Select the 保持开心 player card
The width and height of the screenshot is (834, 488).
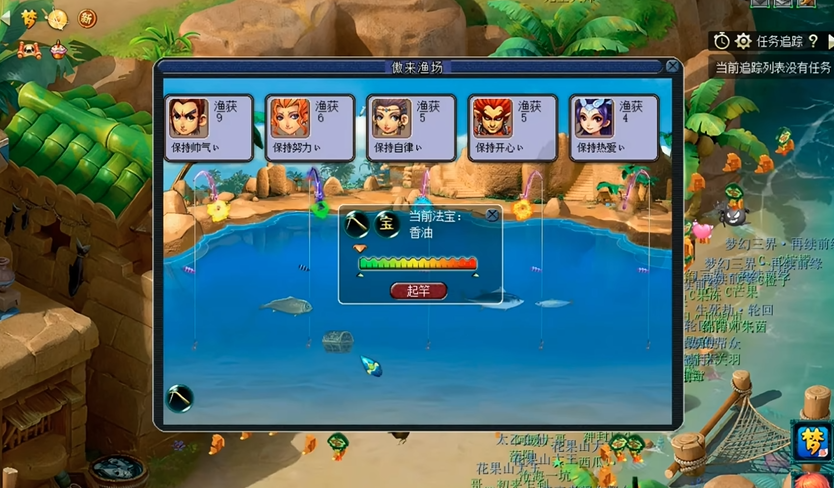pyautogui.click(x=512, y=127)
